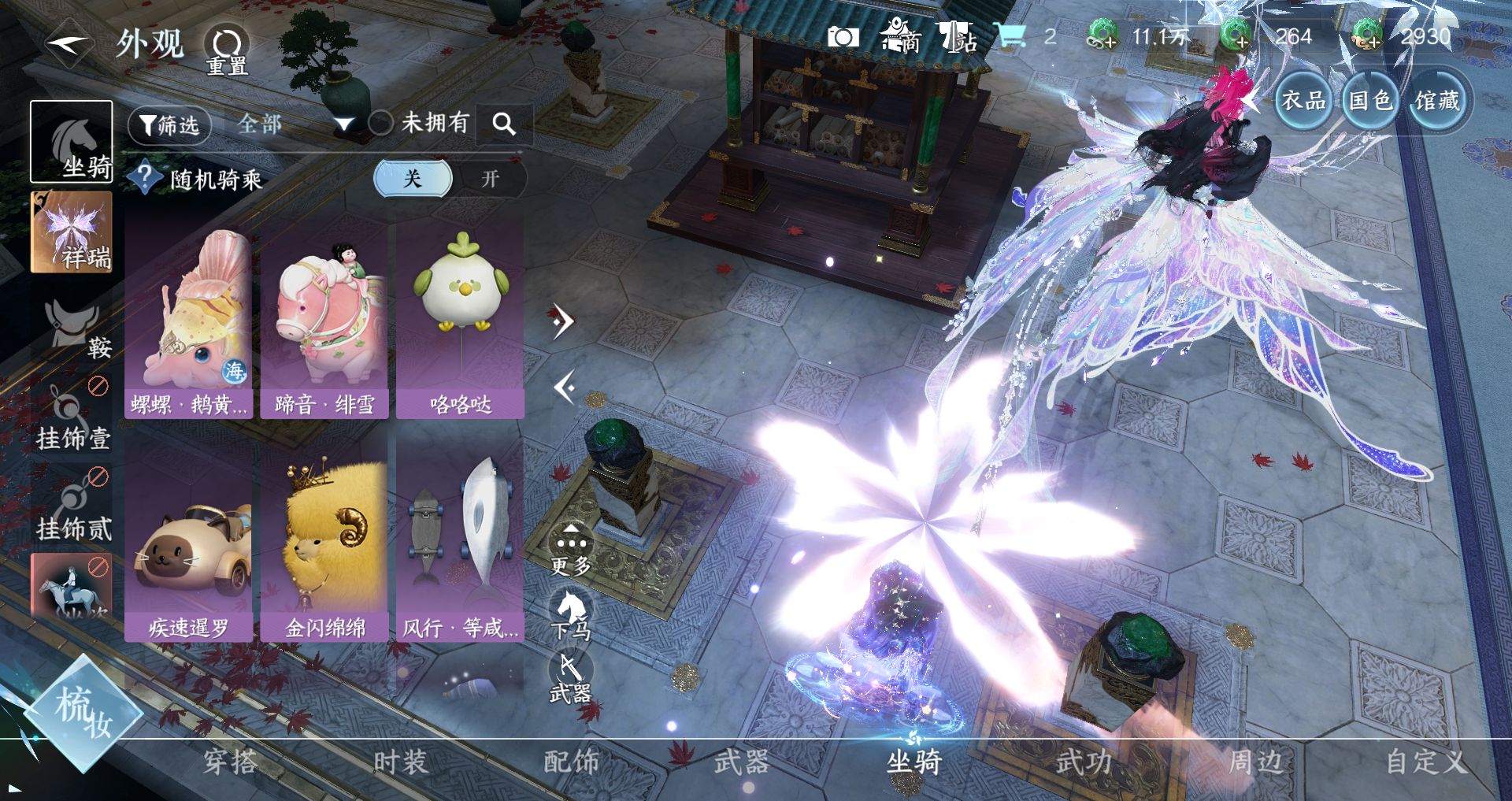Select the 螺螺·鹅黄 mount card

click(x=189, y=319)
